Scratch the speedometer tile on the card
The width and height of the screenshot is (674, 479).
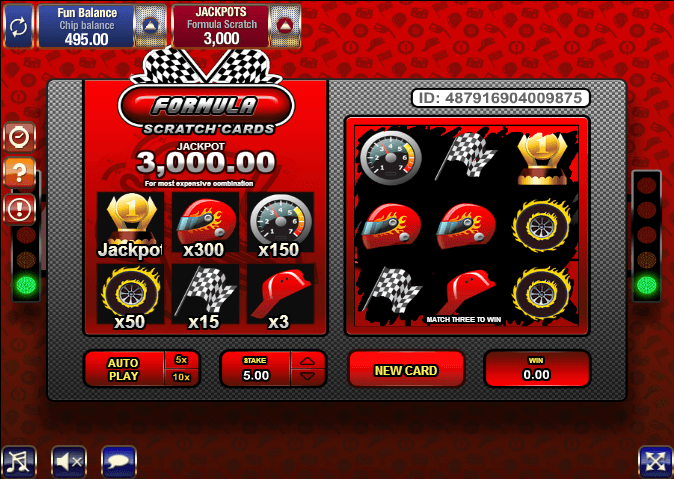click(391, 156)
